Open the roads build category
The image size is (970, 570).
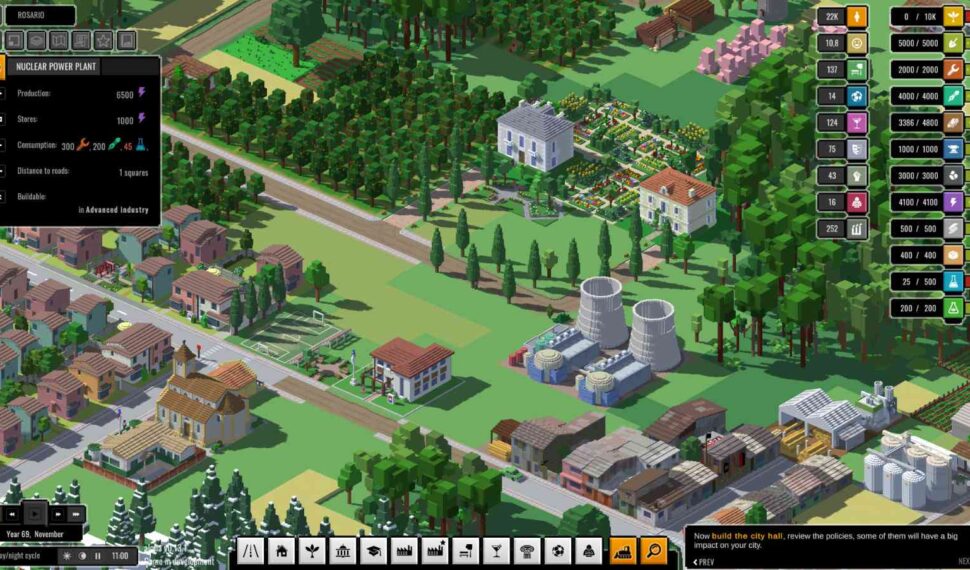pyautogui.click(x=250, y=550)
